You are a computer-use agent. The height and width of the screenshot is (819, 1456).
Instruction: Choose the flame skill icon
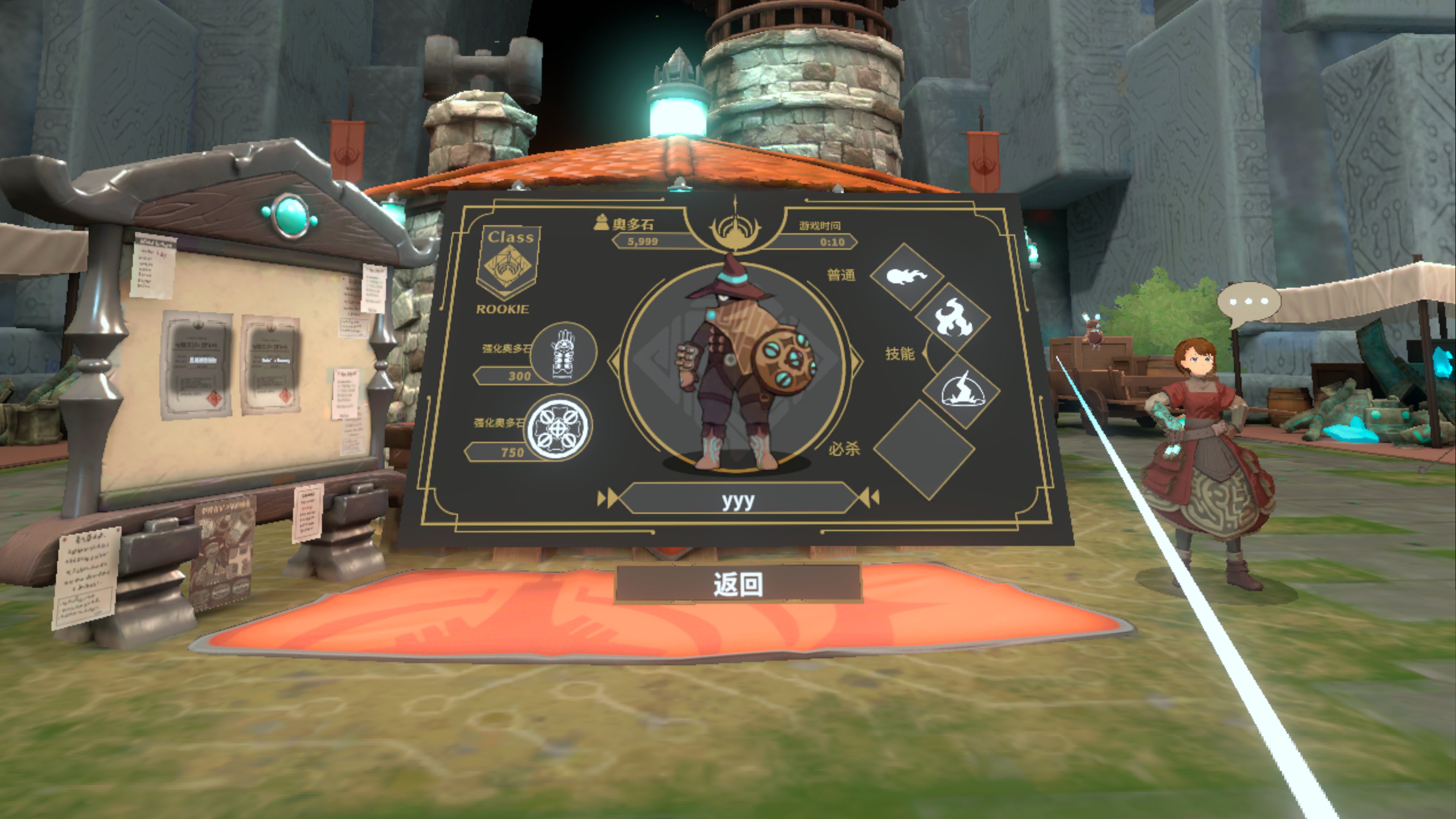click(952, 318)
